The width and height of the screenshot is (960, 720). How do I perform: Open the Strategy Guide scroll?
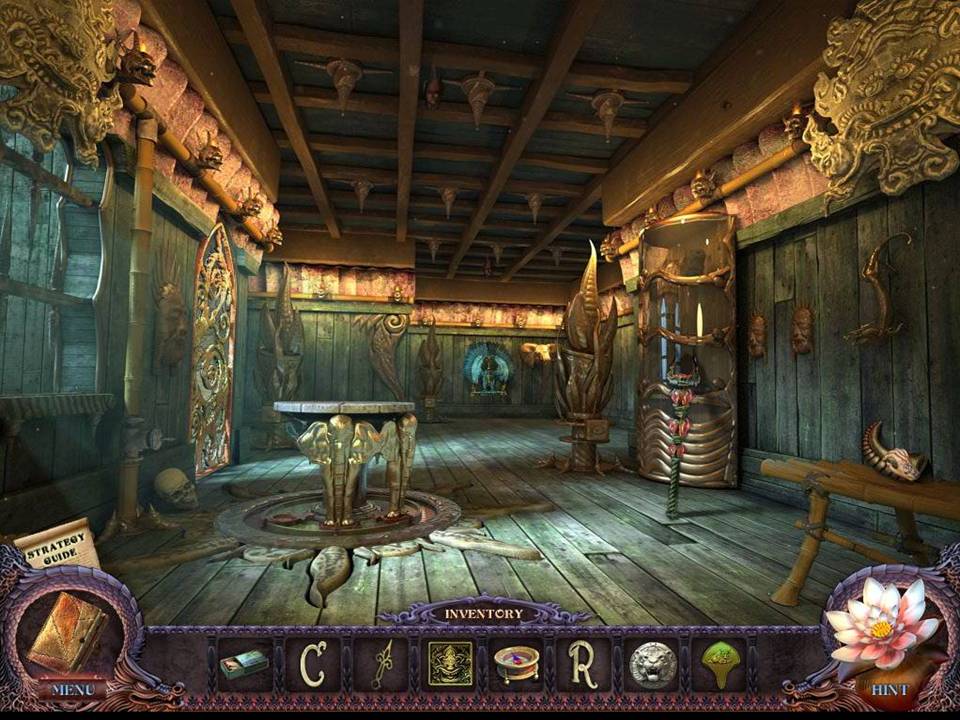[59, 546]
